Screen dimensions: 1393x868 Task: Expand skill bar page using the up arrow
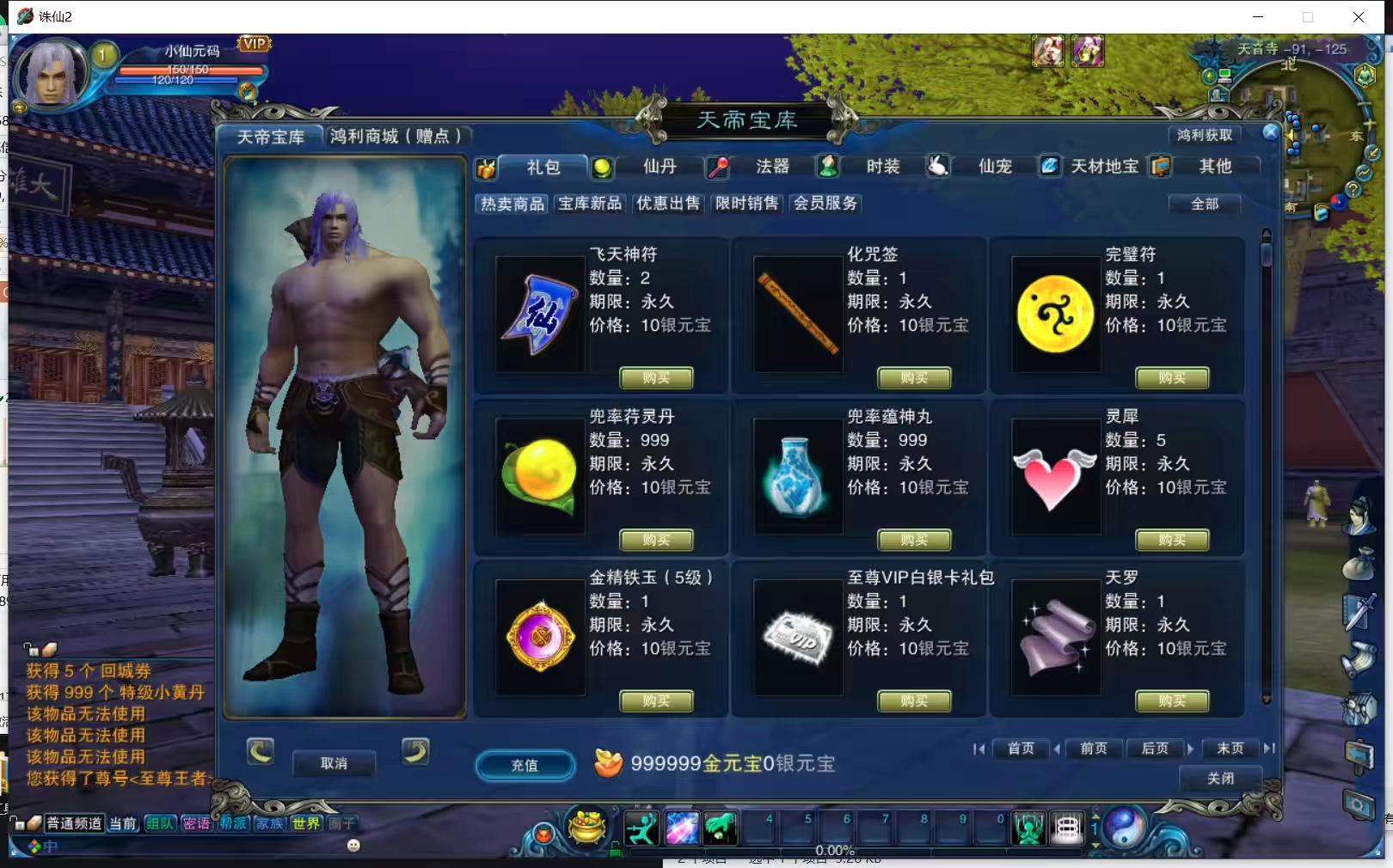tap(1095, 816)
